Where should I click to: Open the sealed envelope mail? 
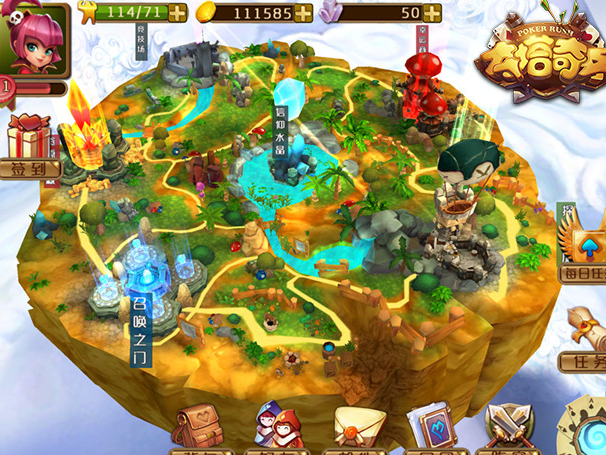click(x=358, y=428)
